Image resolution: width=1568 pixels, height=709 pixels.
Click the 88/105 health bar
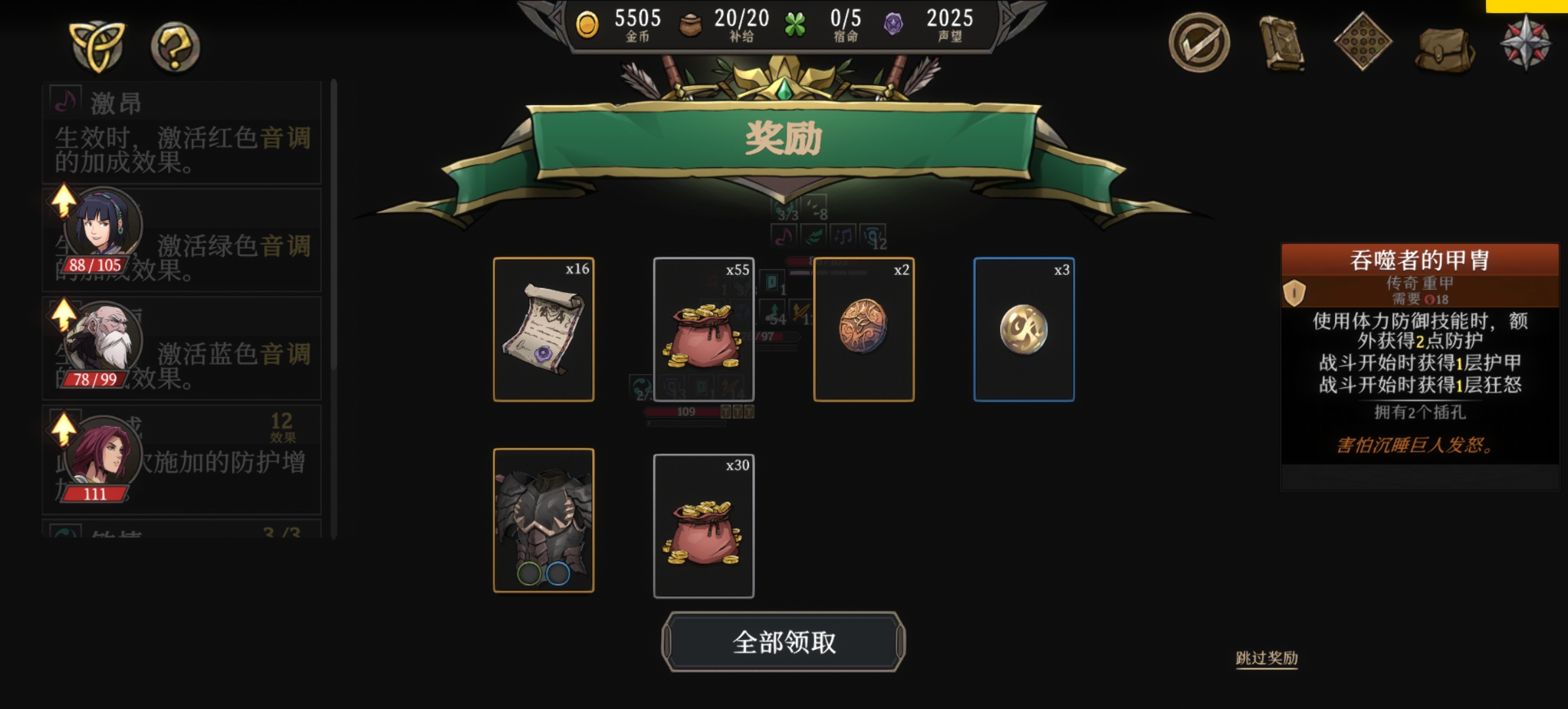[94, 265]
